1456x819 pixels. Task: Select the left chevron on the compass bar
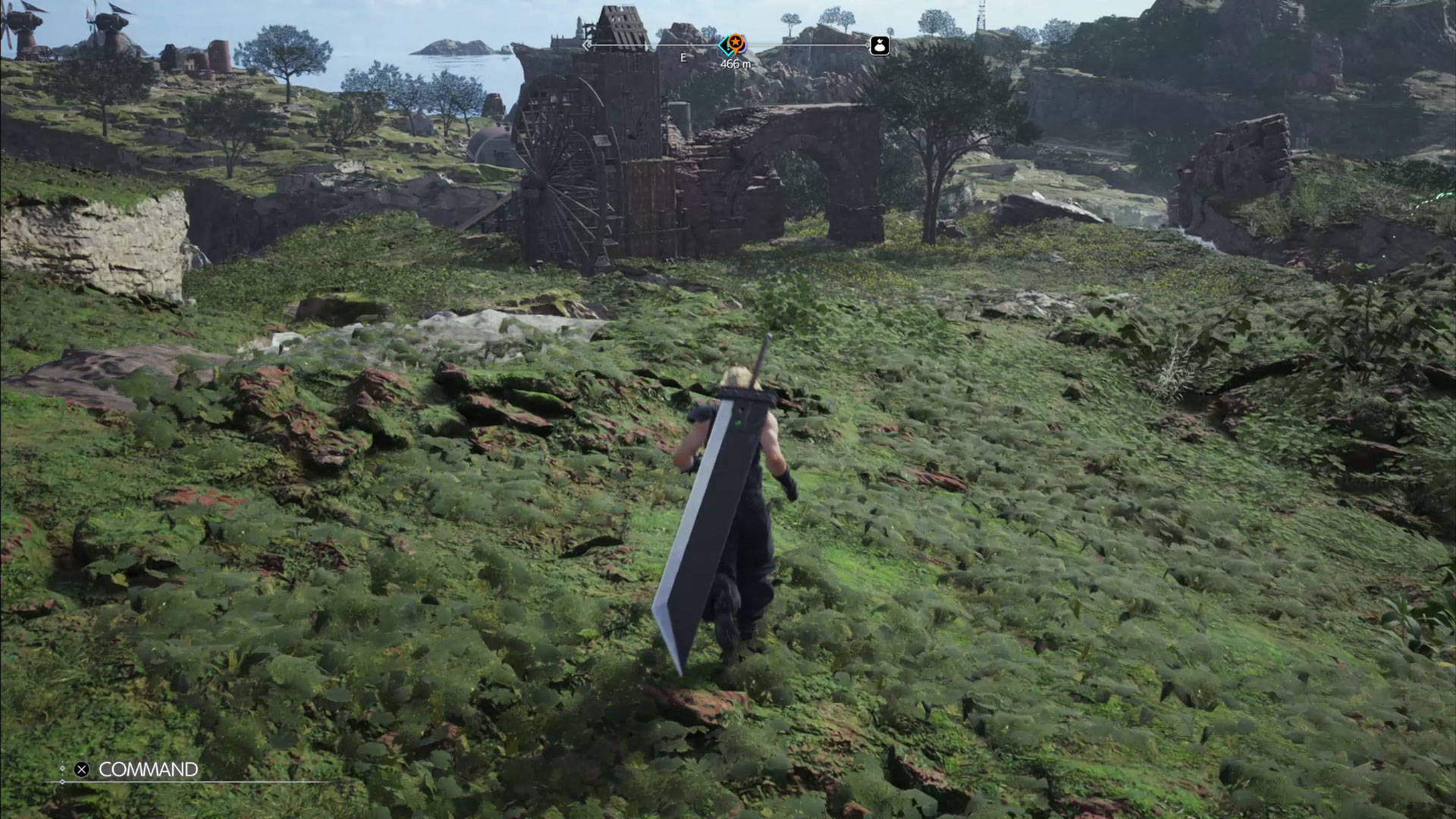coord(586,45)
